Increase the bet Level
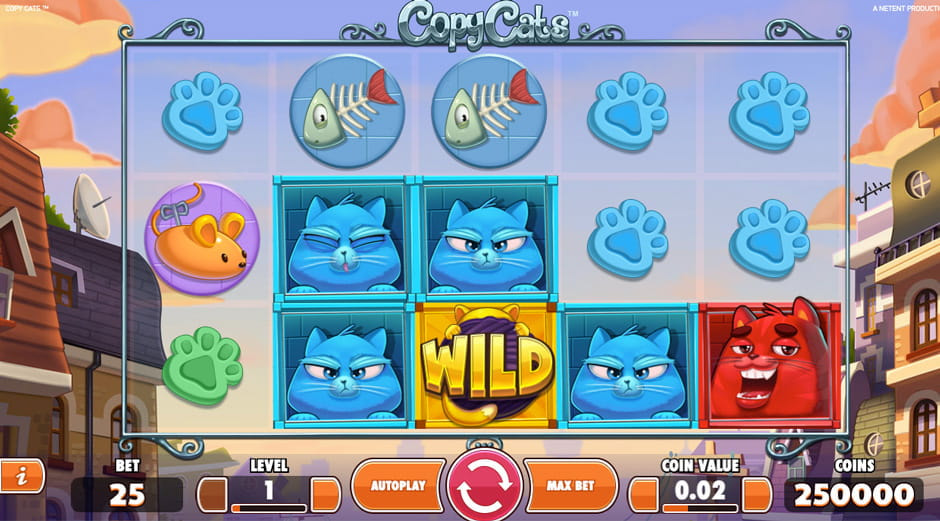 click(x=326, y=494)
